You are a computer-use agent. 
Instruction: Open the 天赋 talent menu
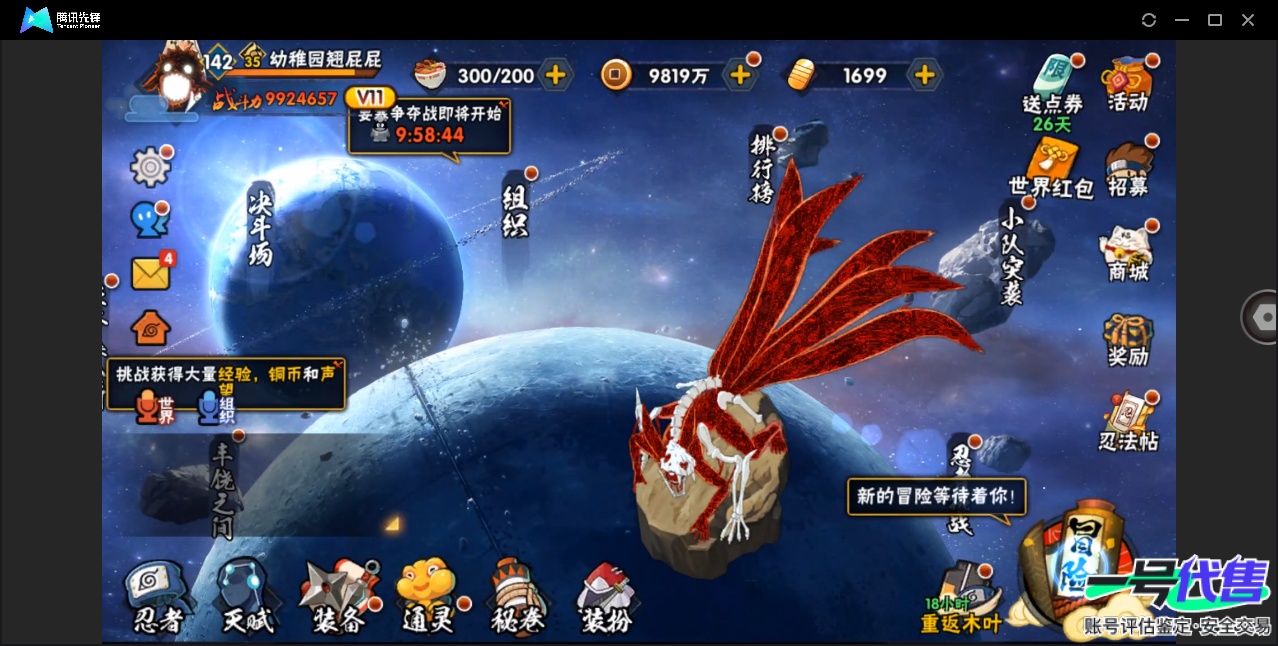coord(247,598)
